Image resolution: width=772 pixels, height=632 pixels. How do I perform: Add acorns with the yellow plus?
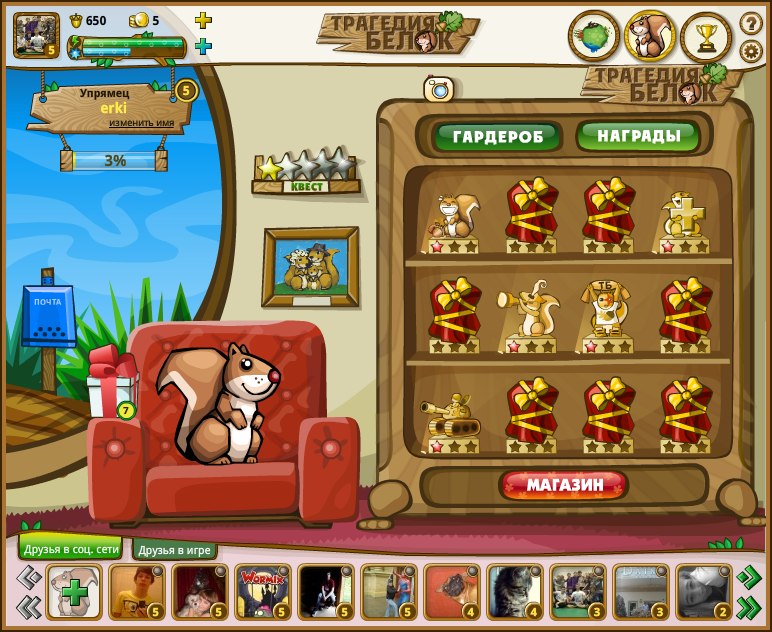(203, 20)
